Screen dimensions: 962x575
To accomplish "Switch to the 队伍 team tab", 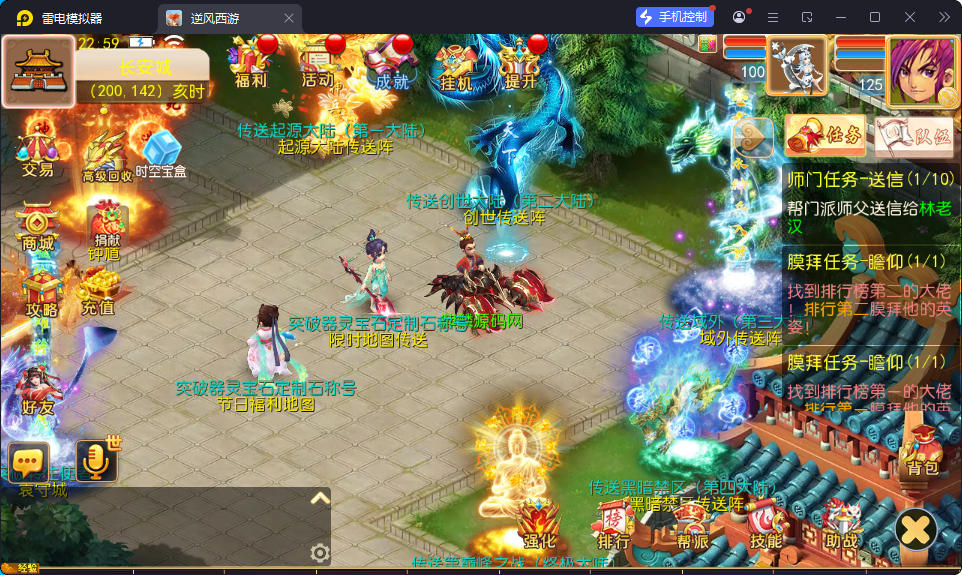I will click(x=914, y=137).
